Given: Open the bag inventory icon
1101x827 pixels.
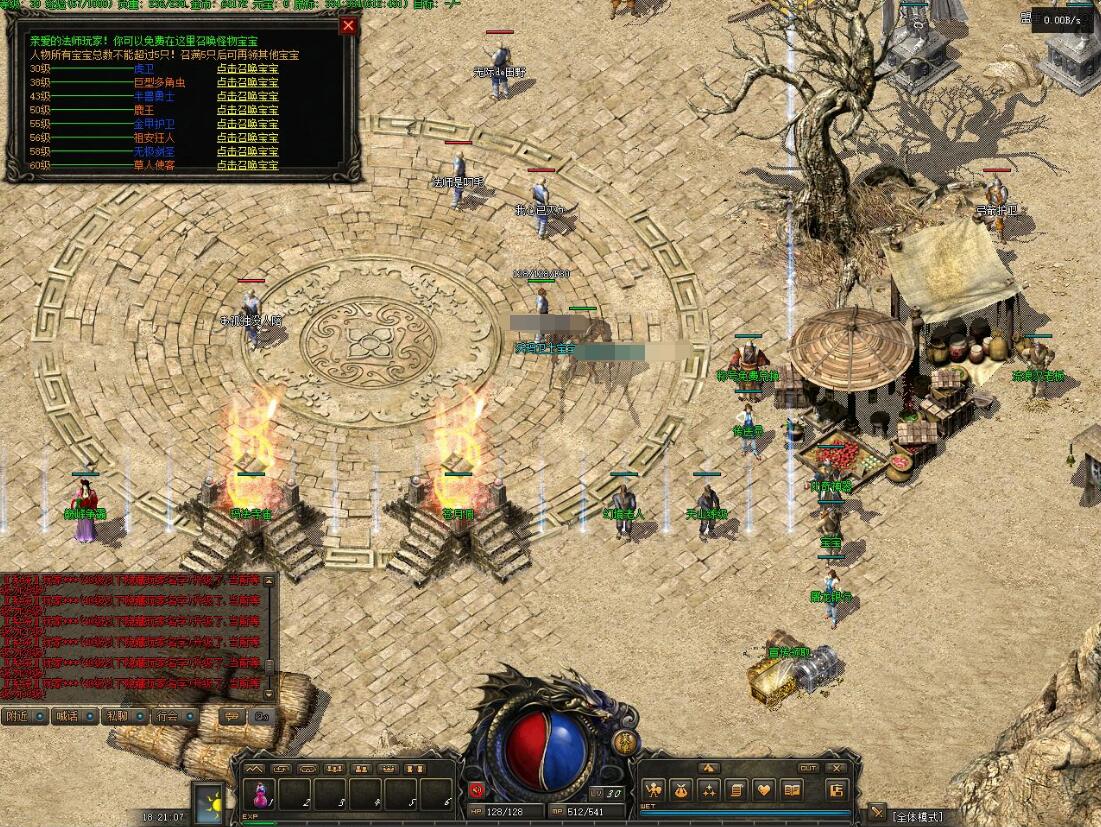Looking at the screenshot, I should [681, 791].
